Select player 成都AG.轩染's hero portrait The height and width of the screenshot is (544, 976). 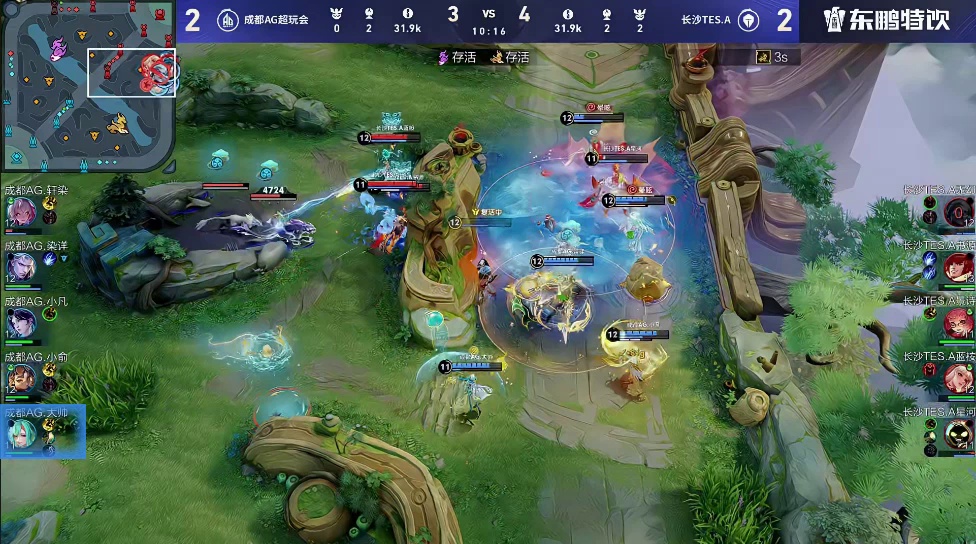22,212
